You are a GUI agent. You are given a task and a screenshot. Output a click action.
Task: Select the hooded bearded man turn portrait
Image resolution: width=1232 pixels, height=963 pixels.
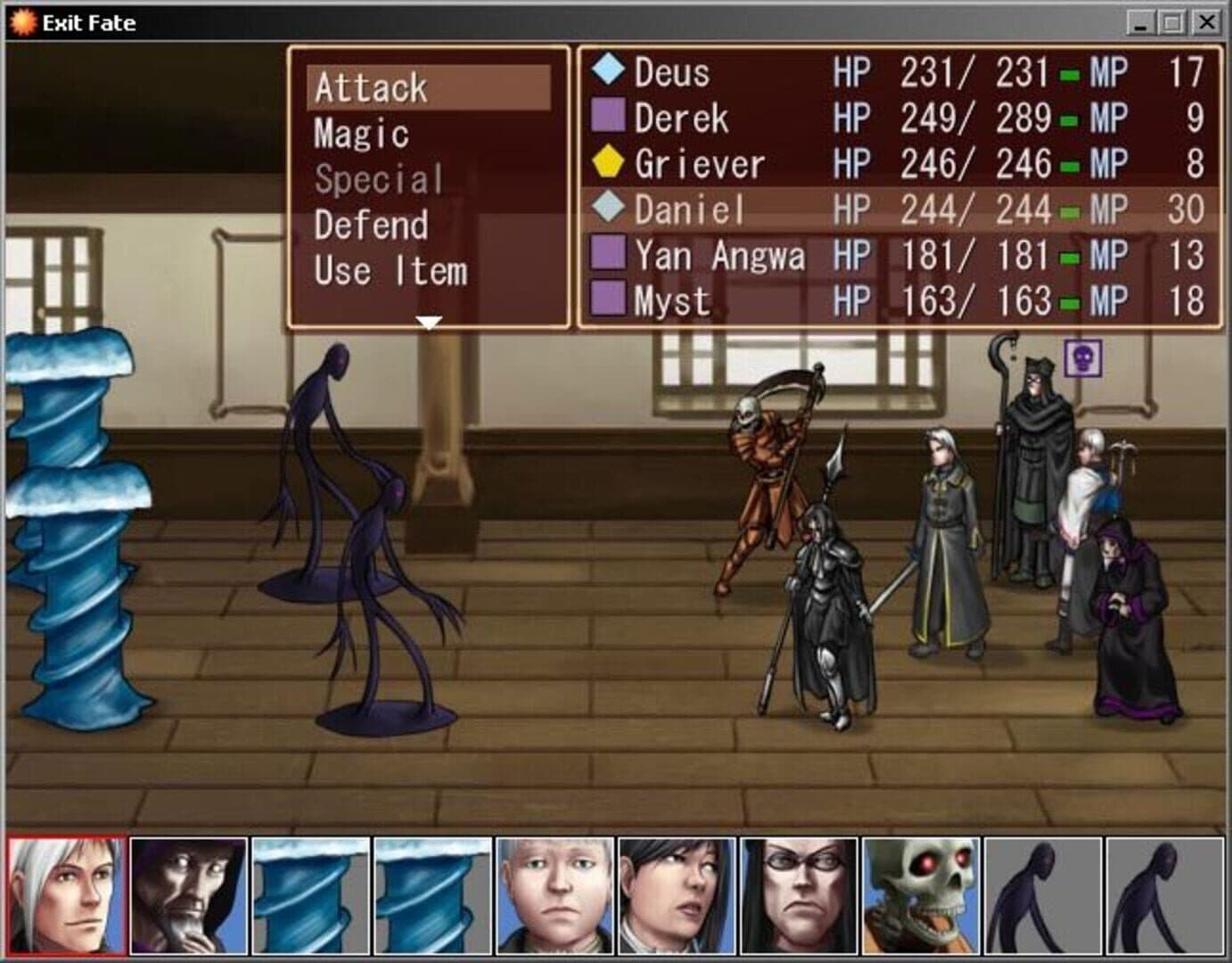[188, 895]
